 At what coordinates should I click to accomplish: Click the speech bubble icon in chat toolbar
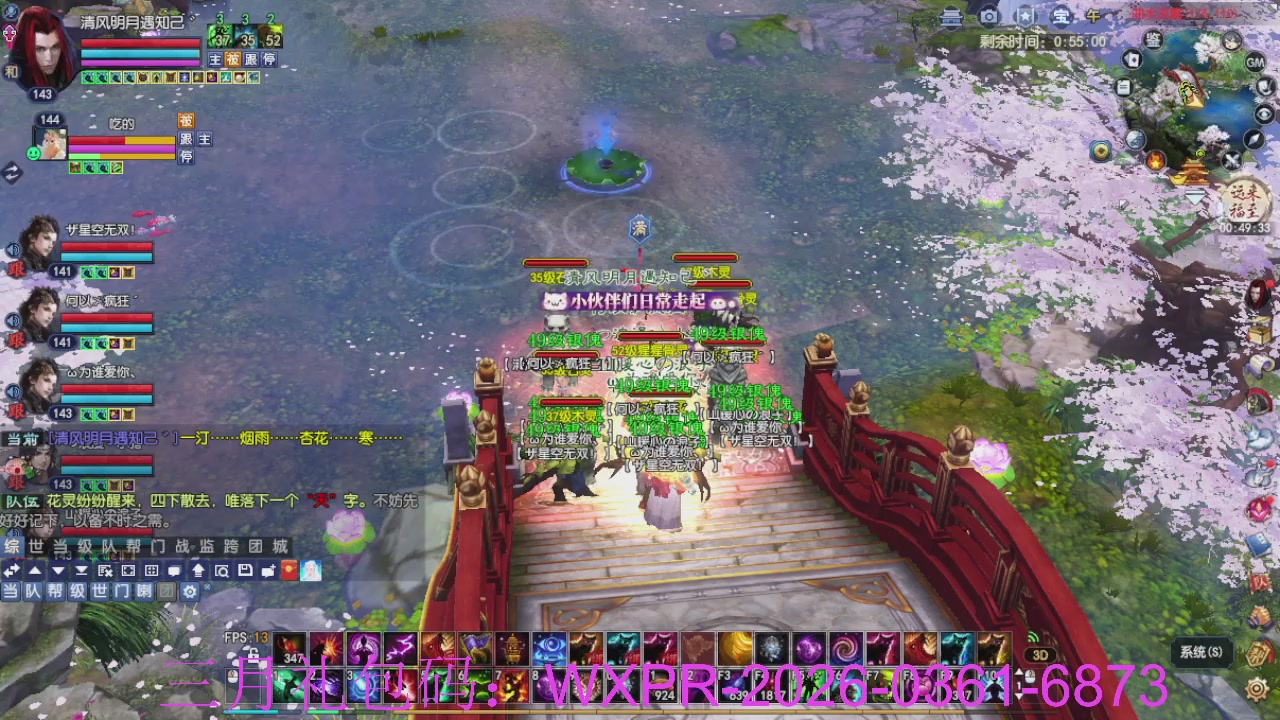point(175,570)
